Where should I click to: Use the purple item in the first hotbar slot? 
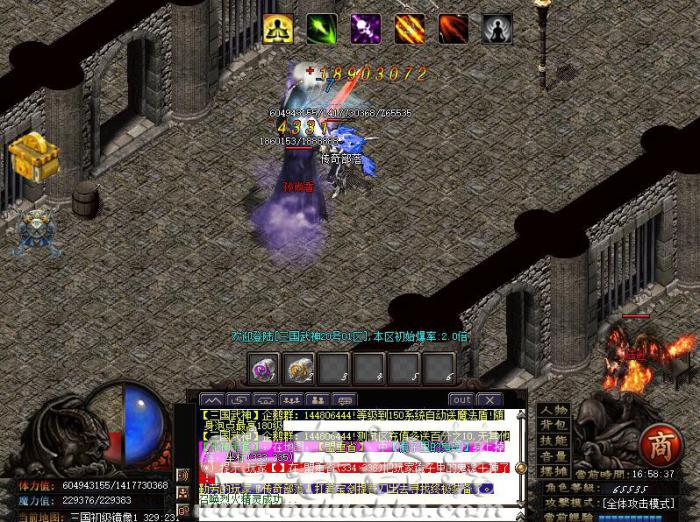(x=265, y=369)
